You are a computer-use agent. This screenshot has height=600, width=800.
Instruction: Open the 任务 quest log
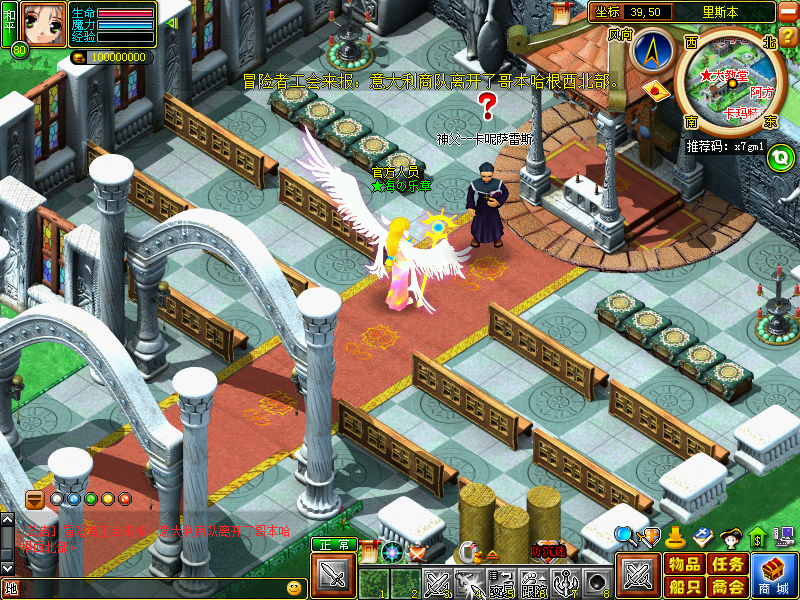[x=728, y=564]
